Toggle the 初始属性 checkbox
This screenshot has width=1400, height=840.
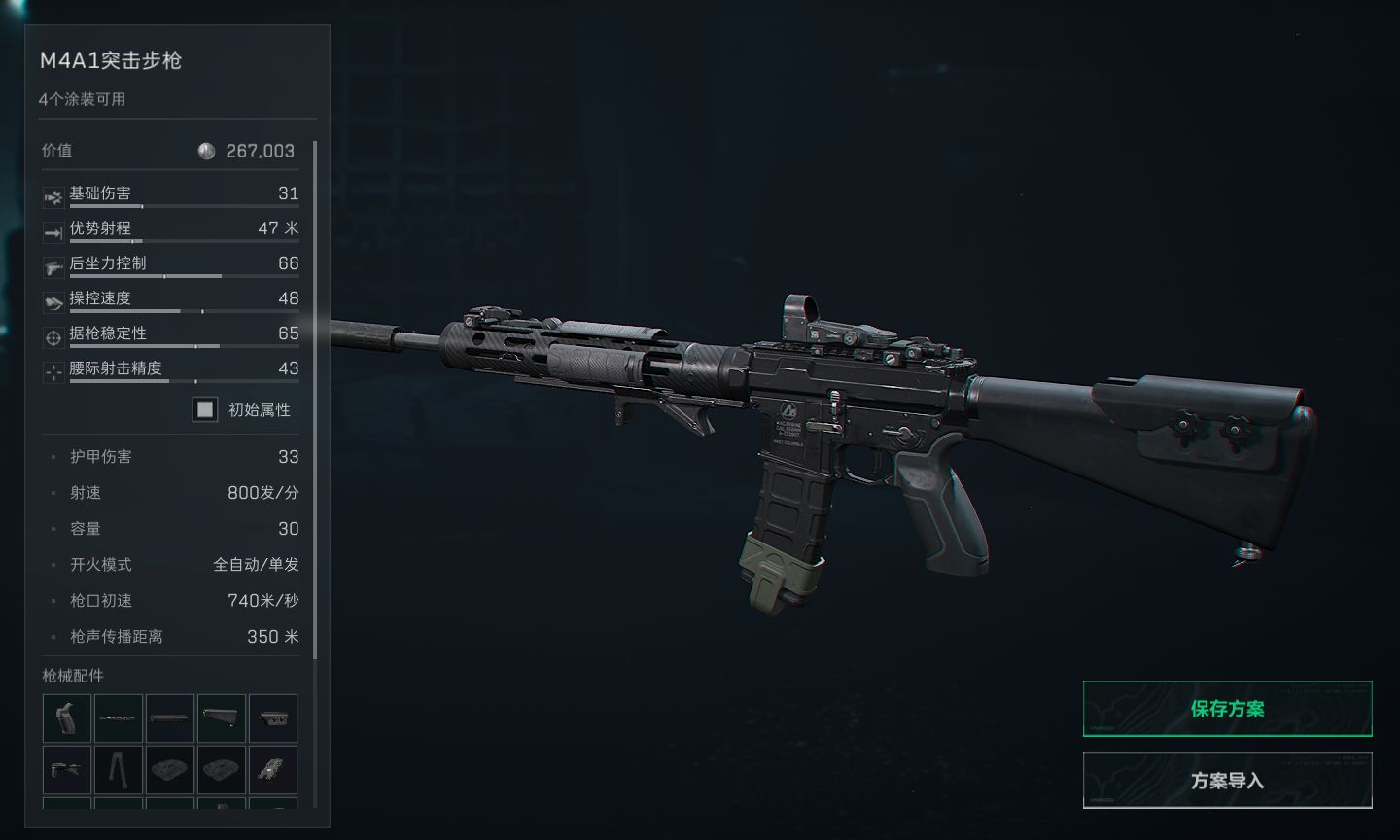click(205, 409)
